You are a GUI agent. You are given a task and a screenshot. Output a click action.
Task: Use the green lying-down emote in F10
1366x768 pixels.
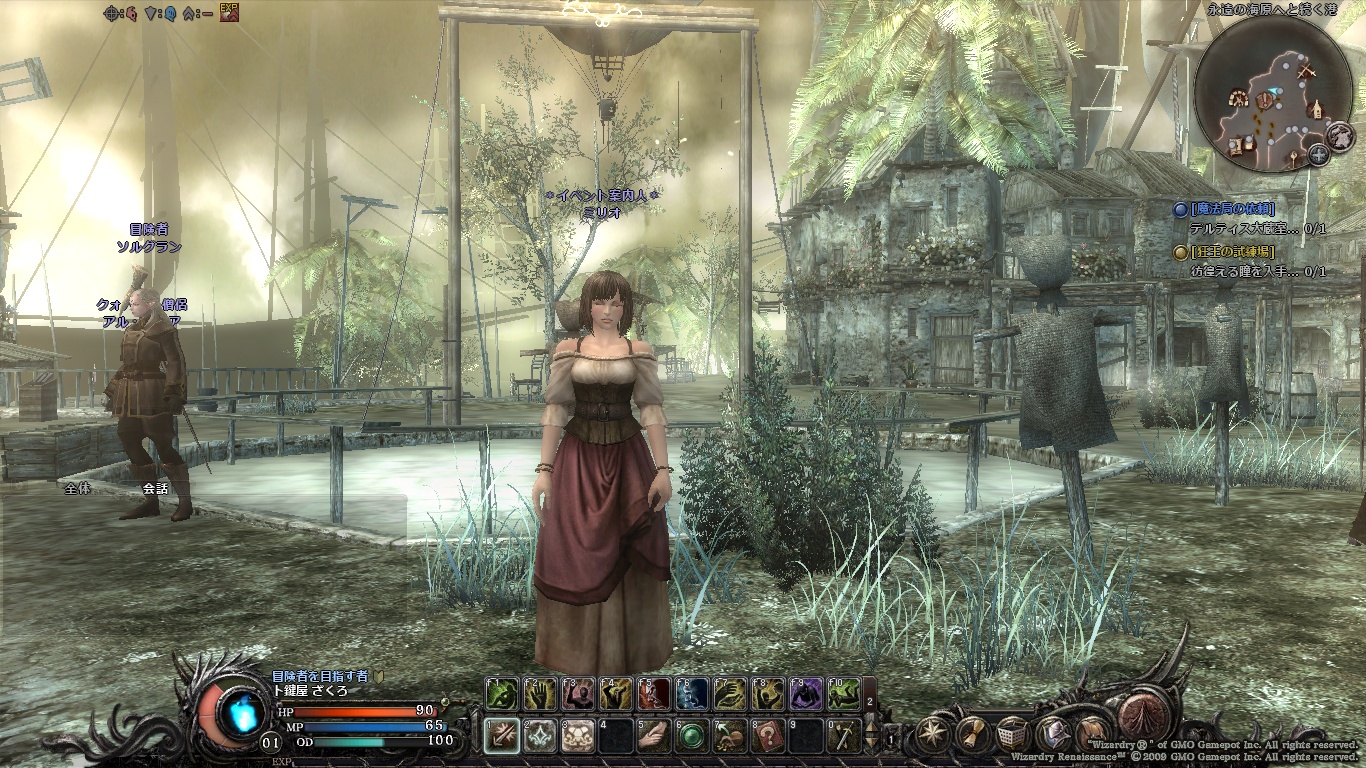[x=844, y=694]
